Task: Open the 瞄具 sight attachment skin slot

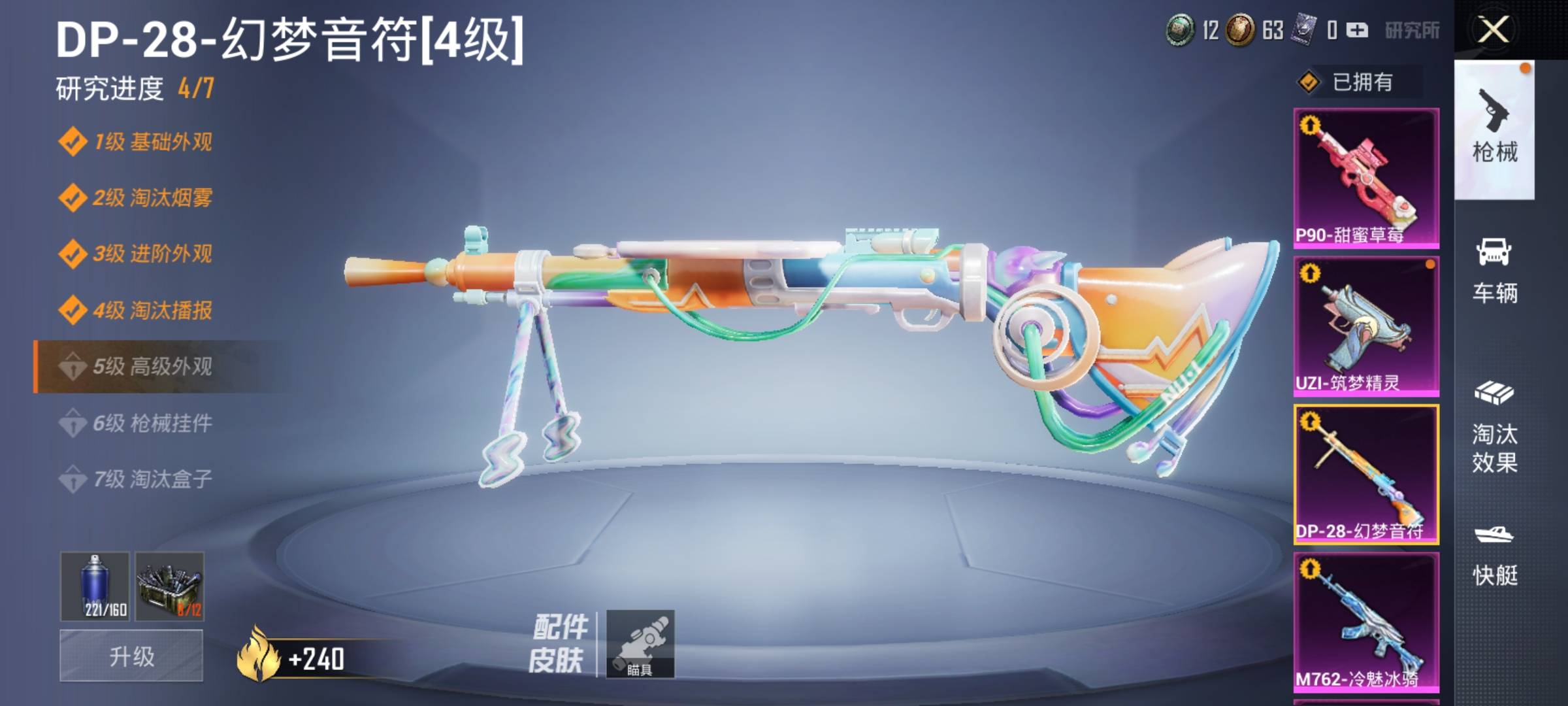Action: pyautogui.click(x=640, y=644)
